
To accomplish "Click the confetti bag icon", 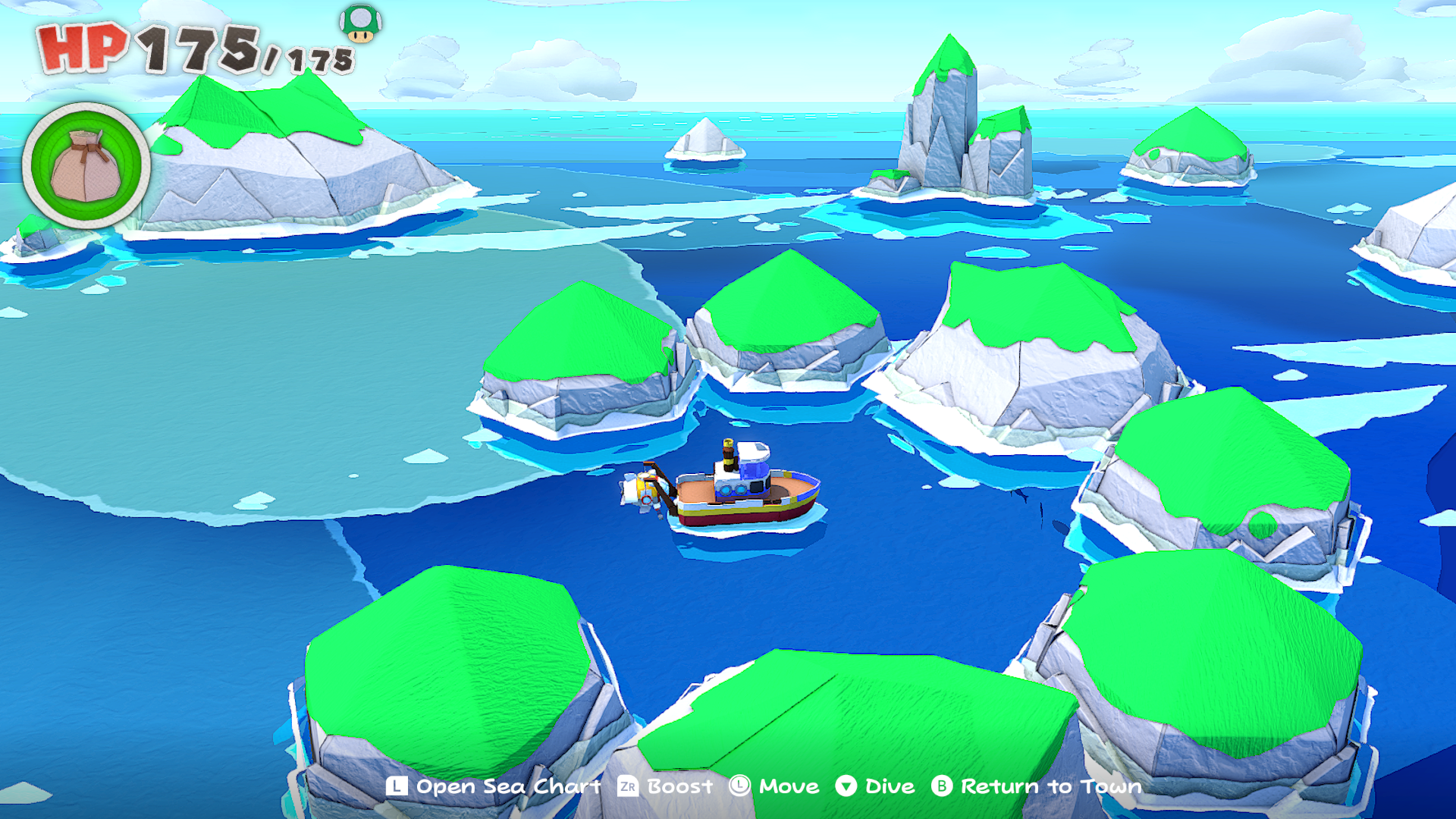I will pyautogui.click(x=86, y=165).
